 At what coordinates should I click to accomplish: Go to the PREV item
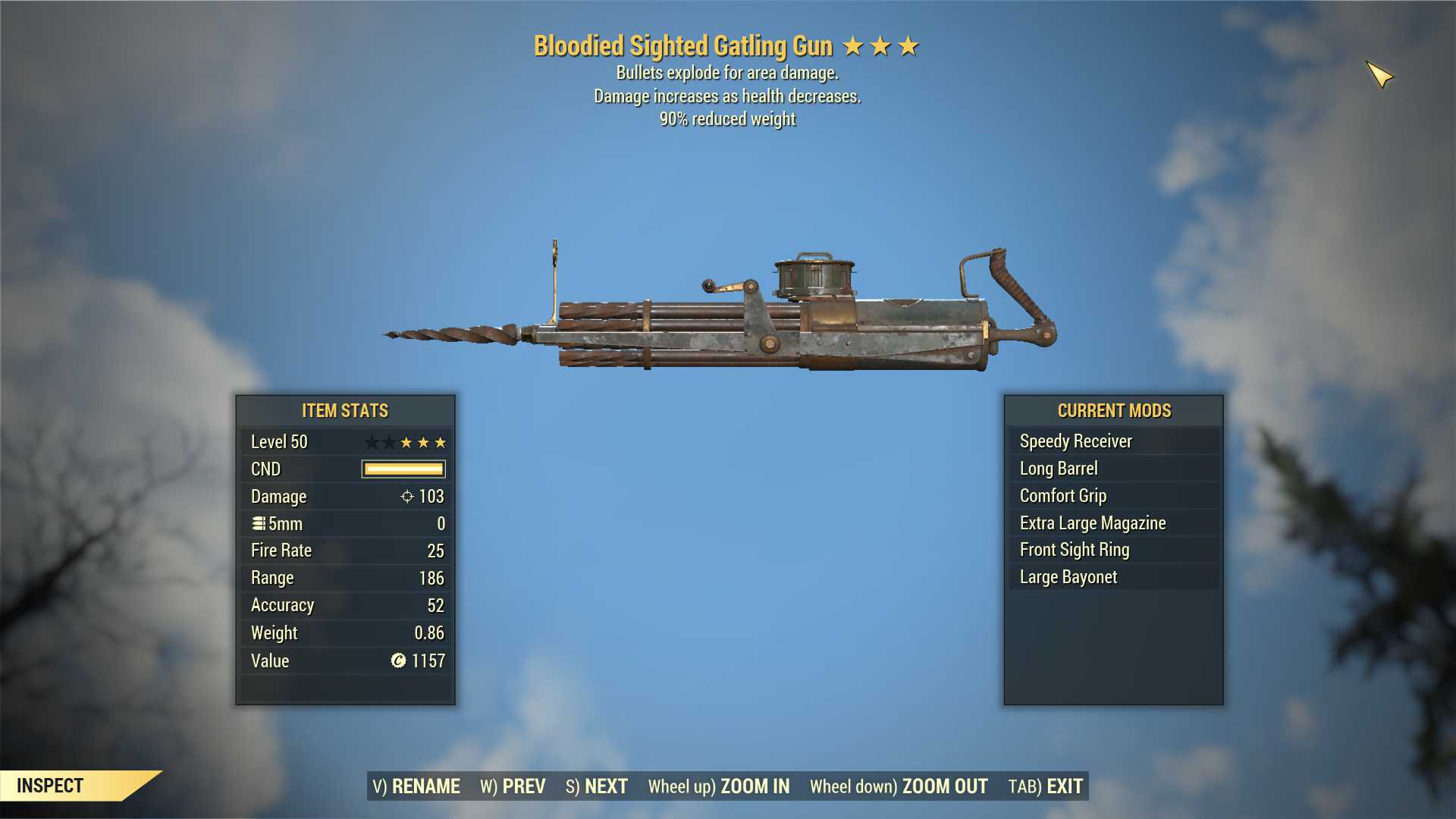pyautogui.click(x=513, y=786)
